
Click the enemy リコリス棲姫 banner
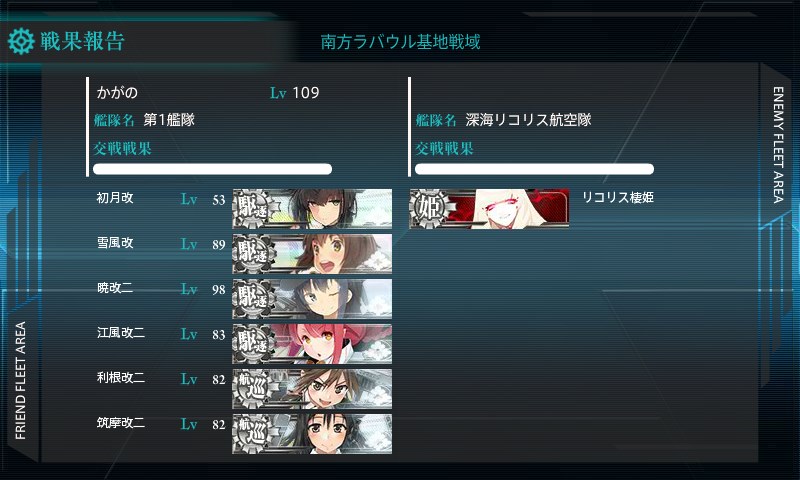[x=489, y=209]
